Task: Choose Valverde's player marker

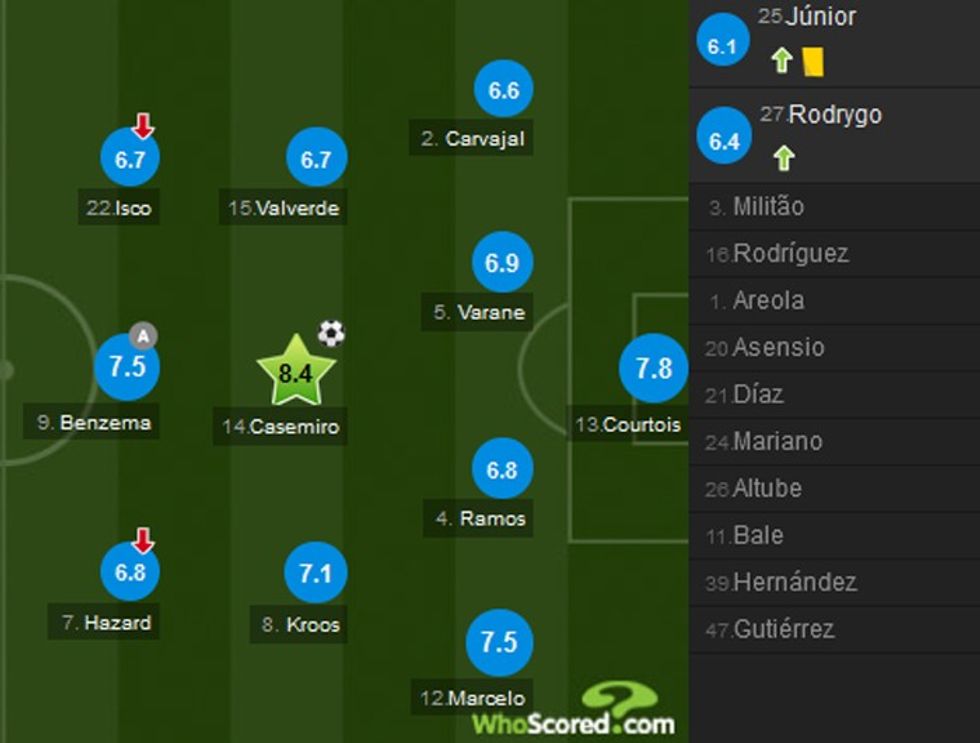Action: point(315,159)
